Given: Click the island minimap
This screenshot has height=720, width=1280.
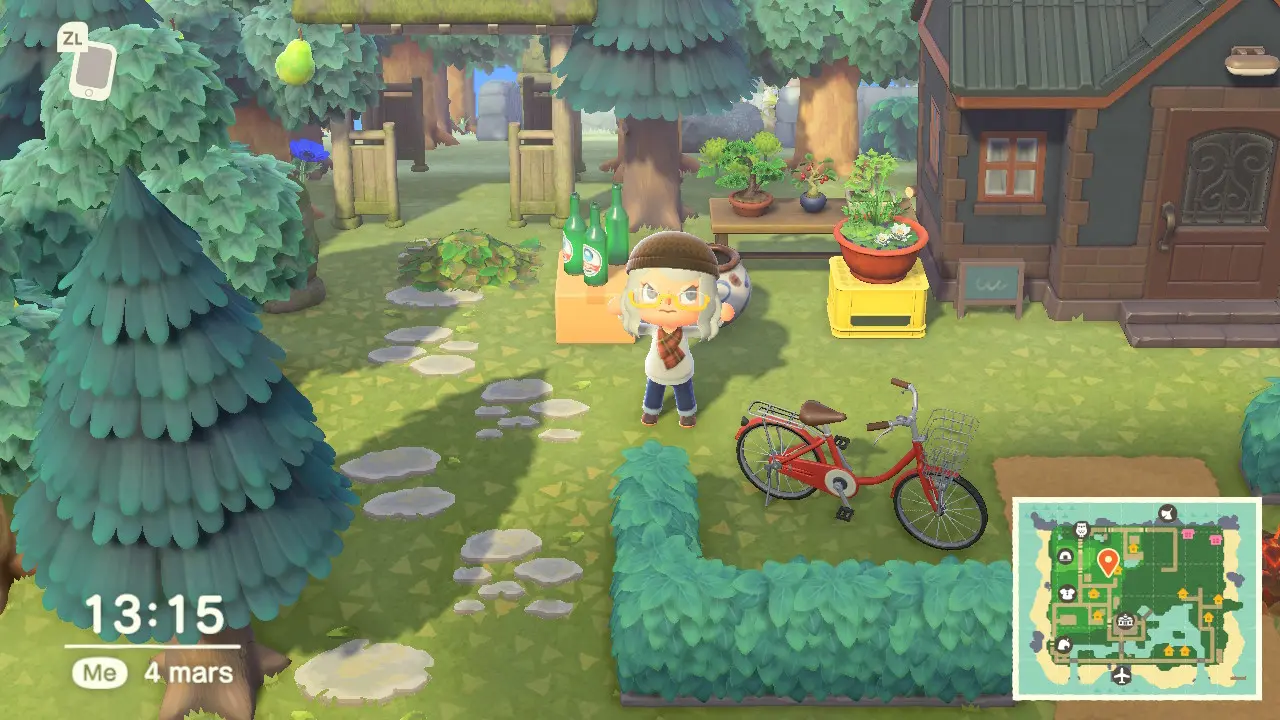Looking at the screenshot, I should 1136,598.
